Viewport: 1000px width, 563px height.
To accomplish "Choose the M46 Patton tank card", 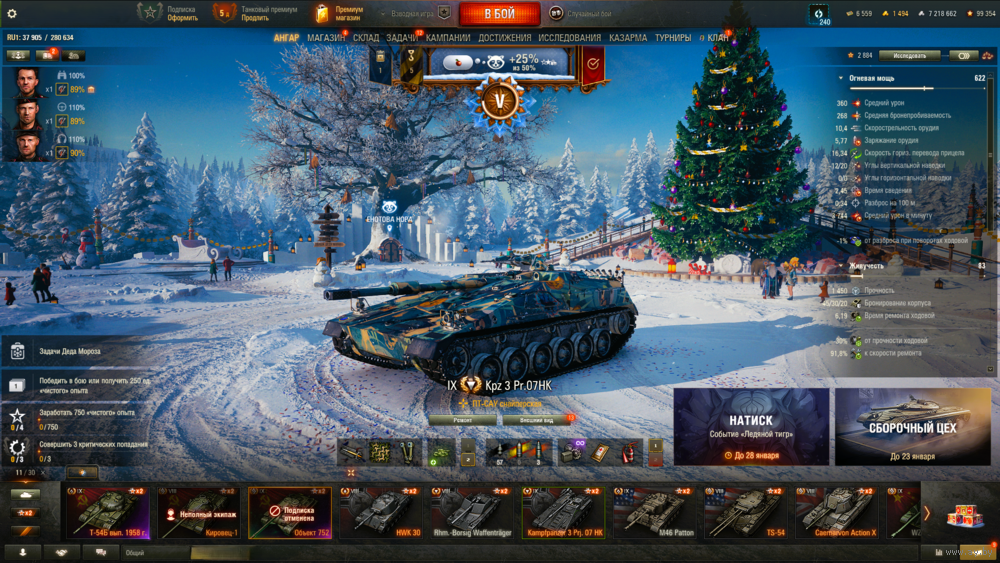I will click(656, 512).
